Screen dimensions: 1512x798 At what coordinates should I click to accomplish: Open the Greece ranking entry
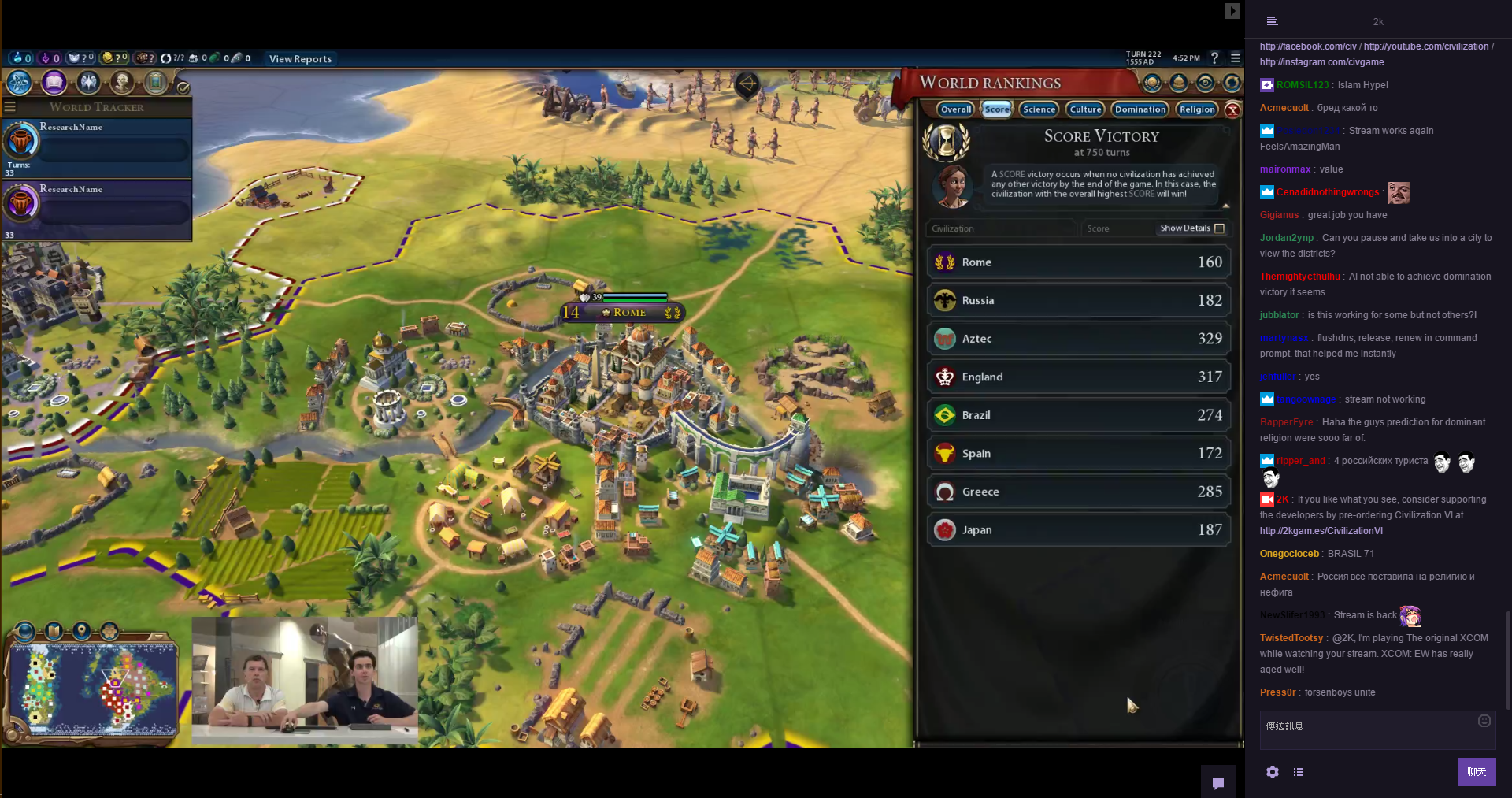[x=1078, y=492]
